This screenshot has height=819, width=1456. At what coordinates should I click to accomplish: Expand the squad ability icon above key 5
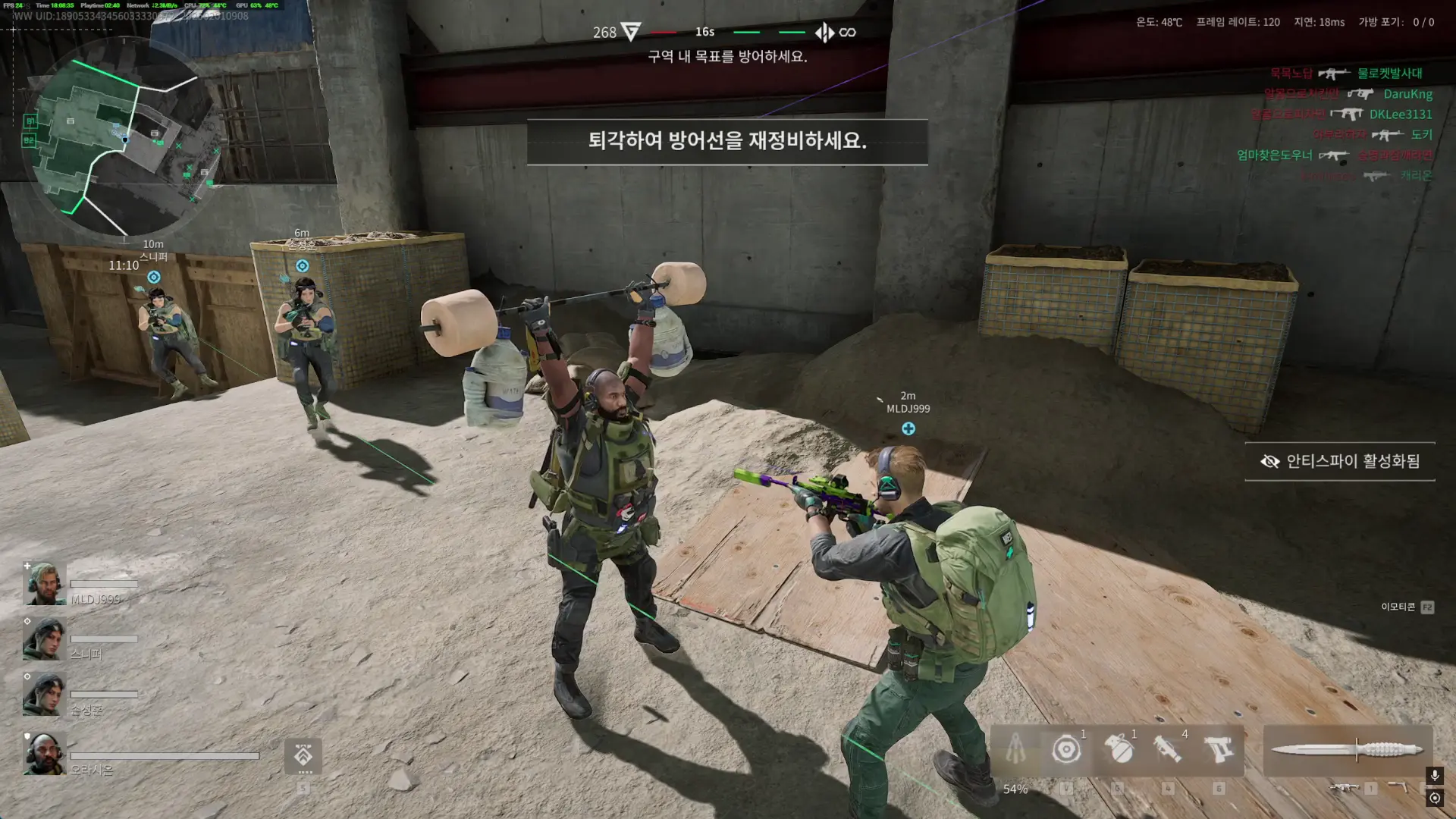(x=304, y=756)
